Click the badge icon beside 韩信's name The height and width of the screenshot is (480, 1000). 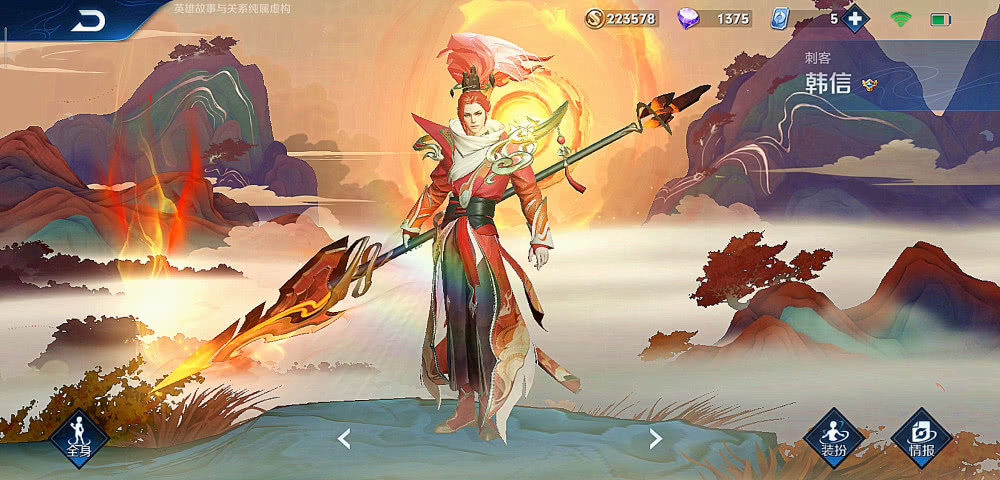coord(869,84)
